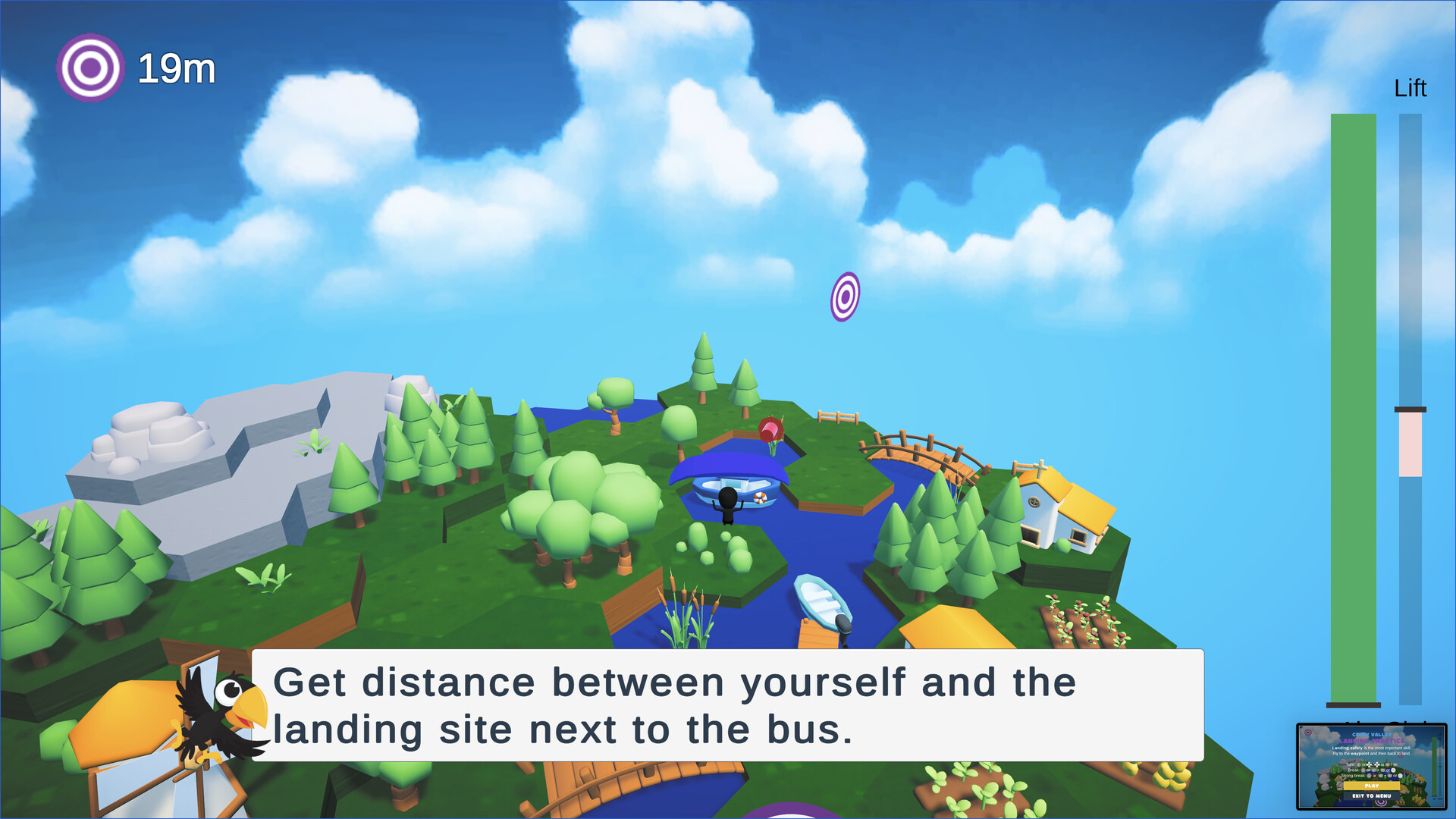Image resolution: width=1456 pixels, height=819 pixels.
Task: Click the Lift gauge marker line
Action: (x=1410, y=410)
